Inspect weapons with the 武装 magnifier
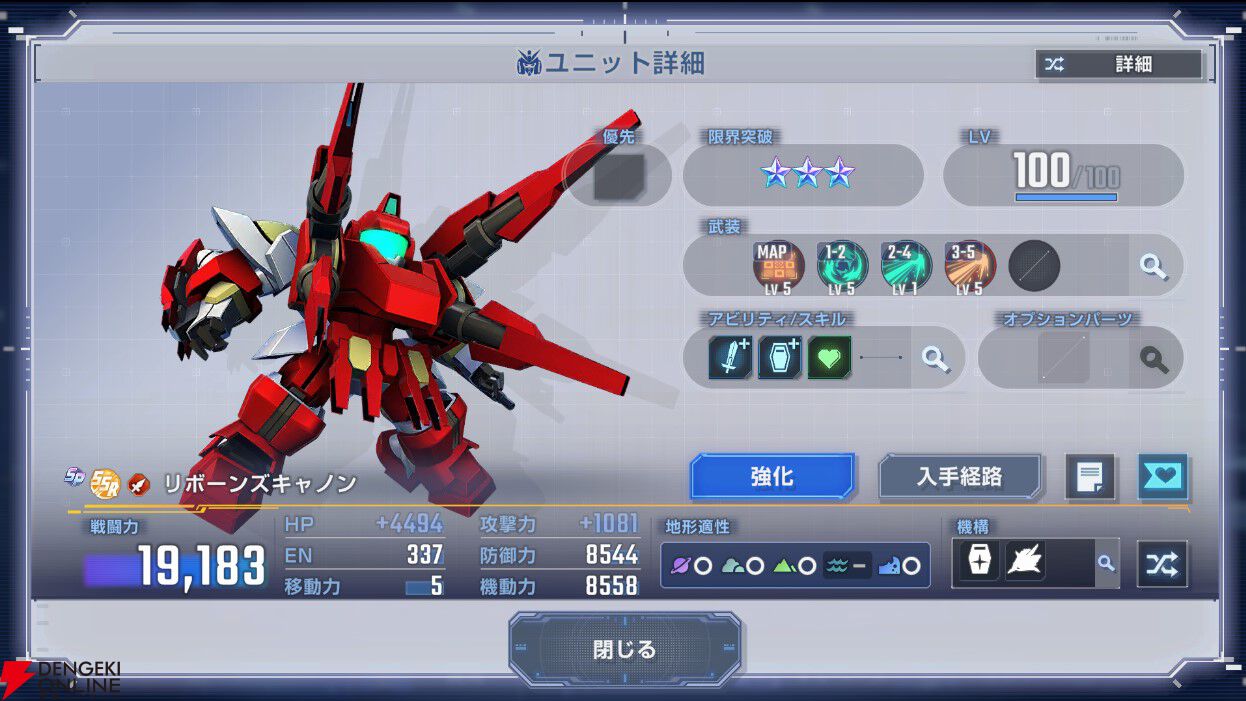The width and height of the screenshot is (1246, 701). click(x=1154, y=266)
